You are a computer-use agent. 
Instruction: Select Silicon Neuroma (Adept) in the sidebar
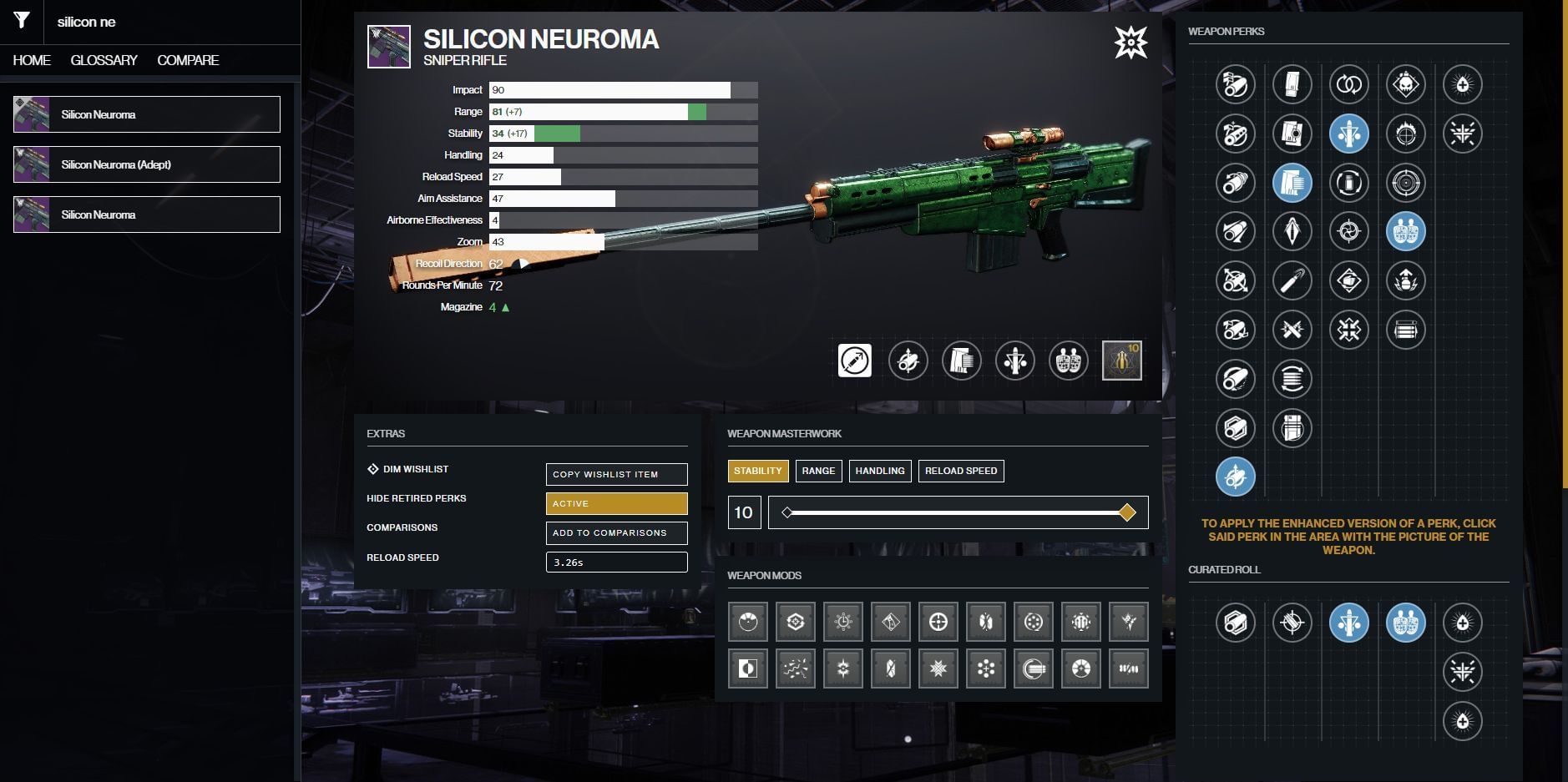click(146, 164)
